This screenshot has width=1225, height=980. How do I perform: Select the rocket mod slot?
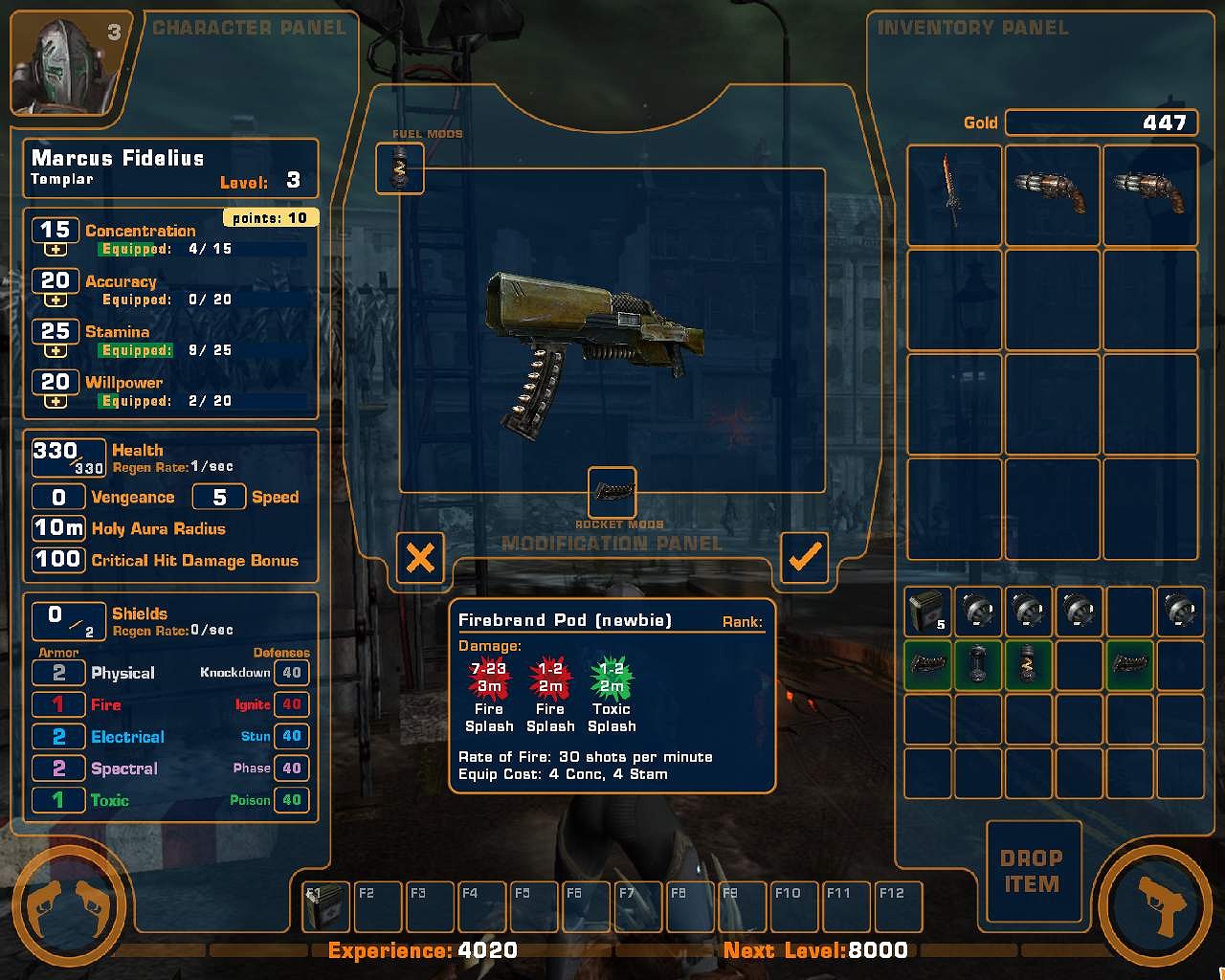coord(612,492)
